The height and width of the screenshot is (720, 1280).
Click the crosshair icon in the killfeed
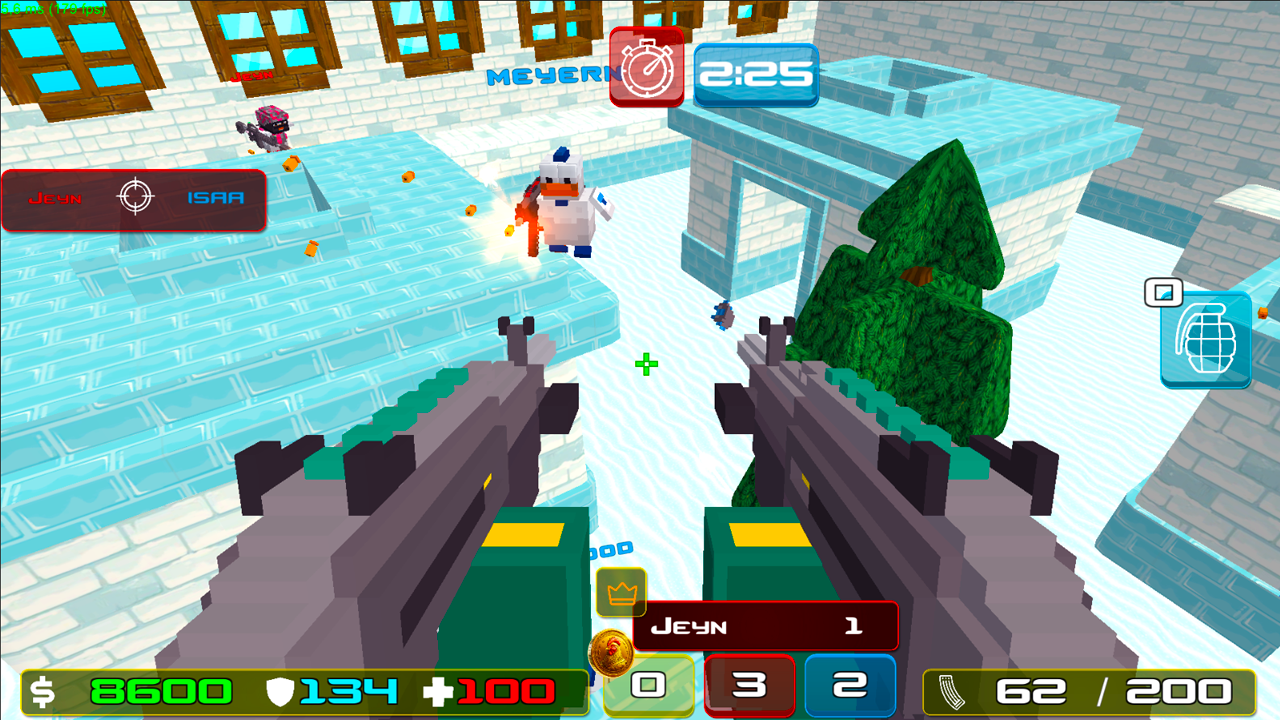(133, 197)
